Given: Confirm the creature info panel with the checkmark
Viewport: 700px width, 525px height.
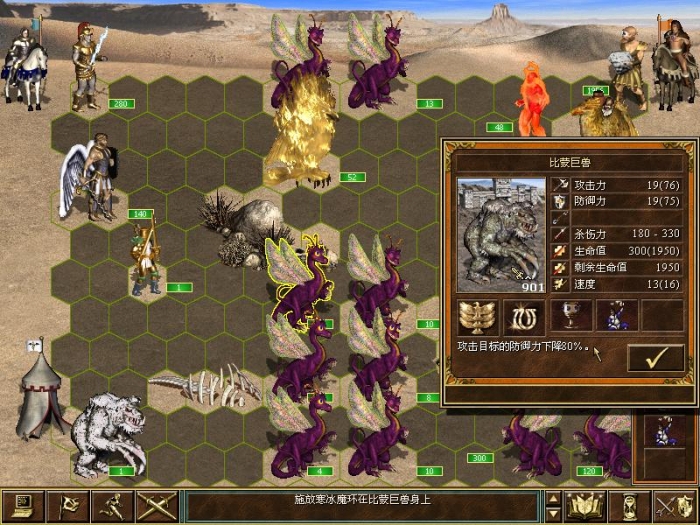Looking at the screenshot, I should (656, 357).
